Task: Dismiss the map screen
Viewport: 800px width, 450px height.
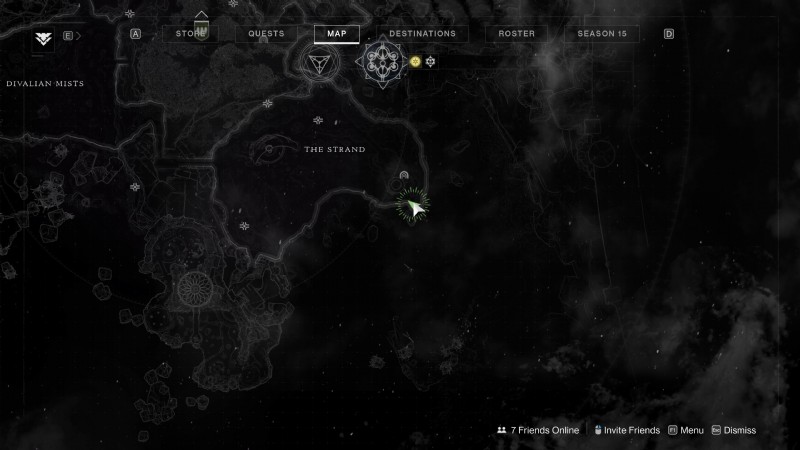Action: [733, 430]
